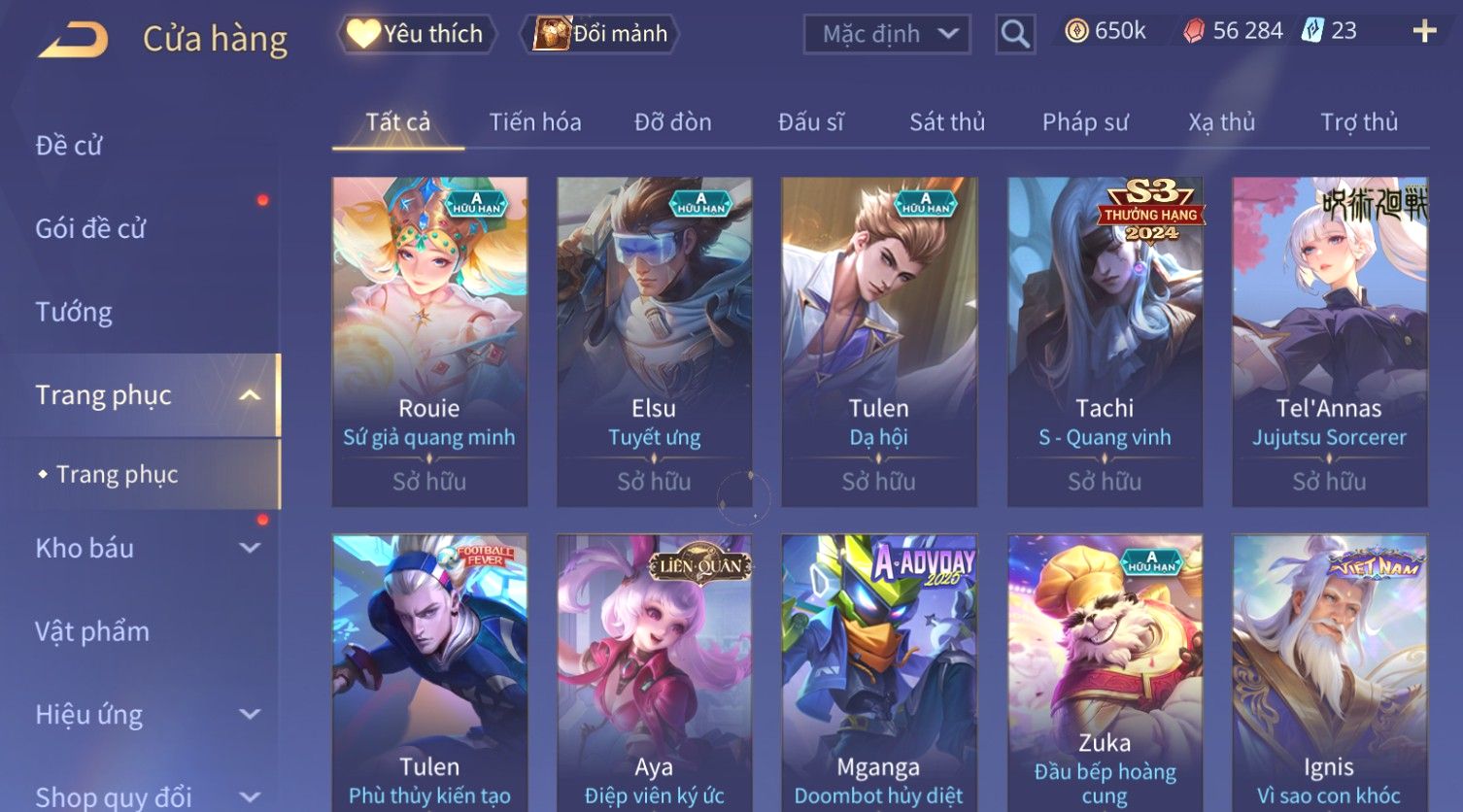The image size is (1463, 812).
Task: Show the Đấu sĩ category
Action: pos(811,122)
